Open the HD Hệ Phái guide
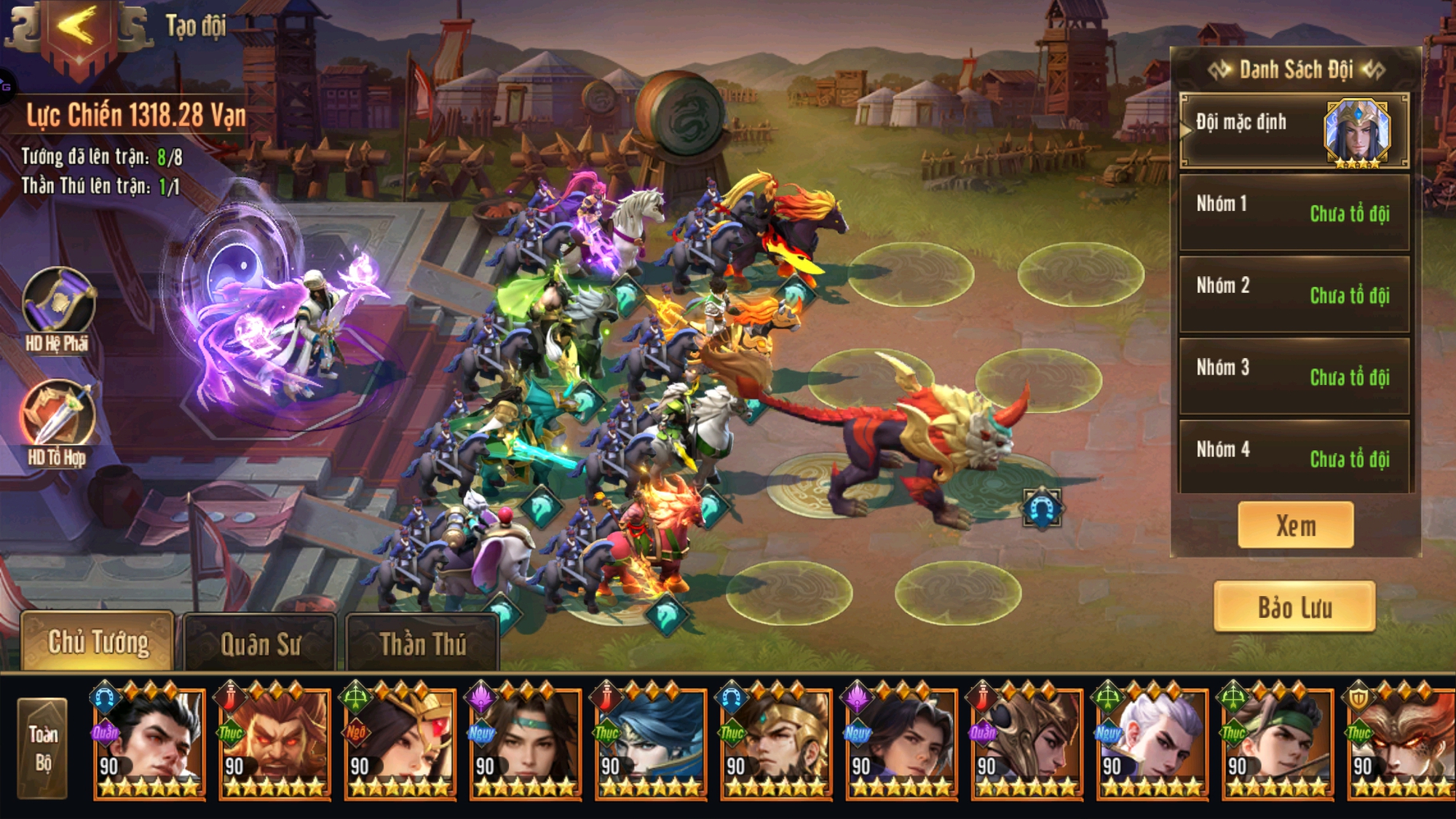The width and height of the screenshot is (1456, 819). (58, 304)
